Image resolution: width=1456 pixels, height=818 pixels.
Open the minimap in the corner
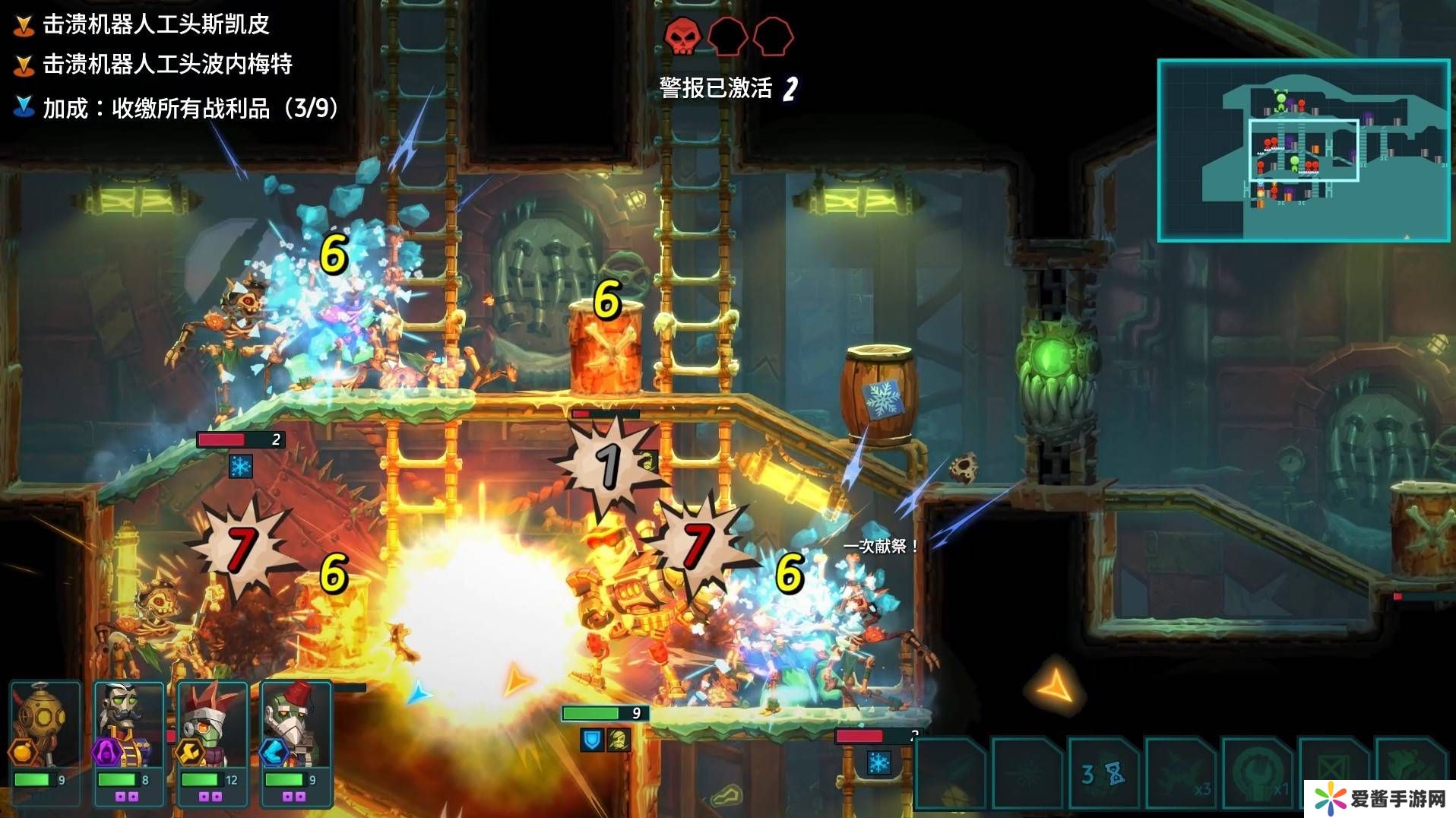pos(1303,151)
